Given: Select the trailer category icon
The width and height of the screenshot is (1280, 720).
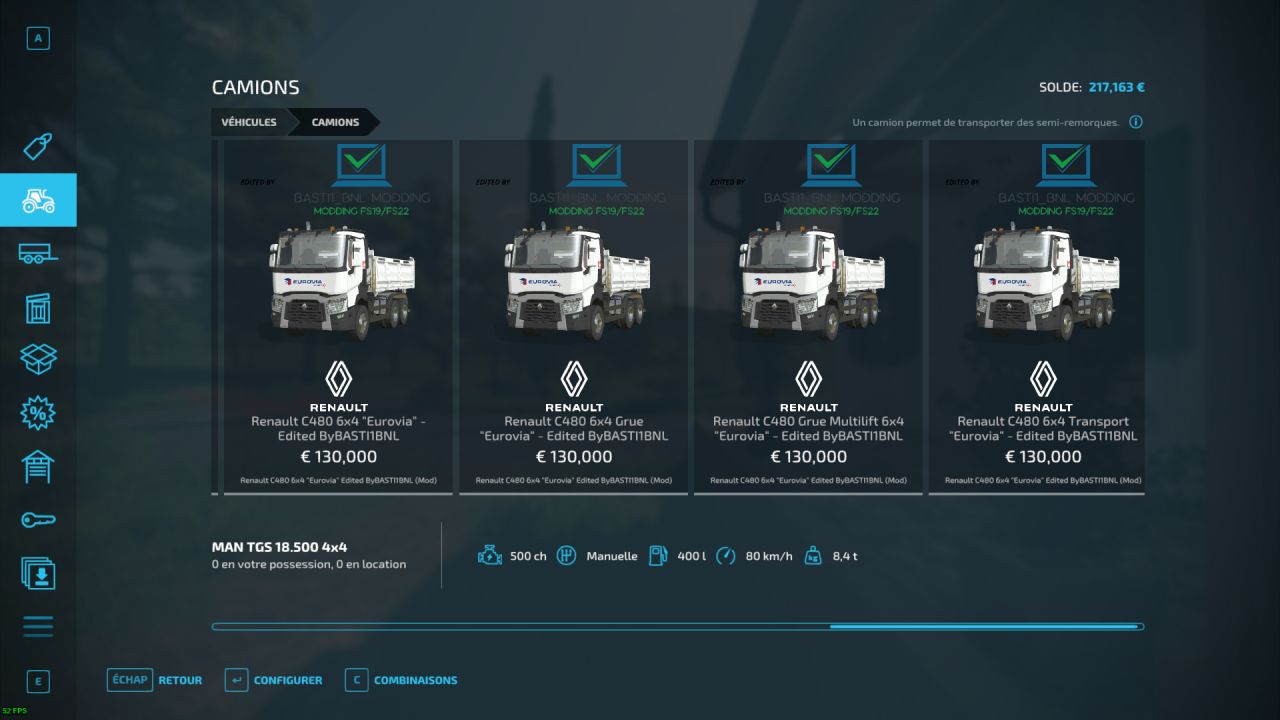Looking at the screenshot, I should tap(38, 253).
